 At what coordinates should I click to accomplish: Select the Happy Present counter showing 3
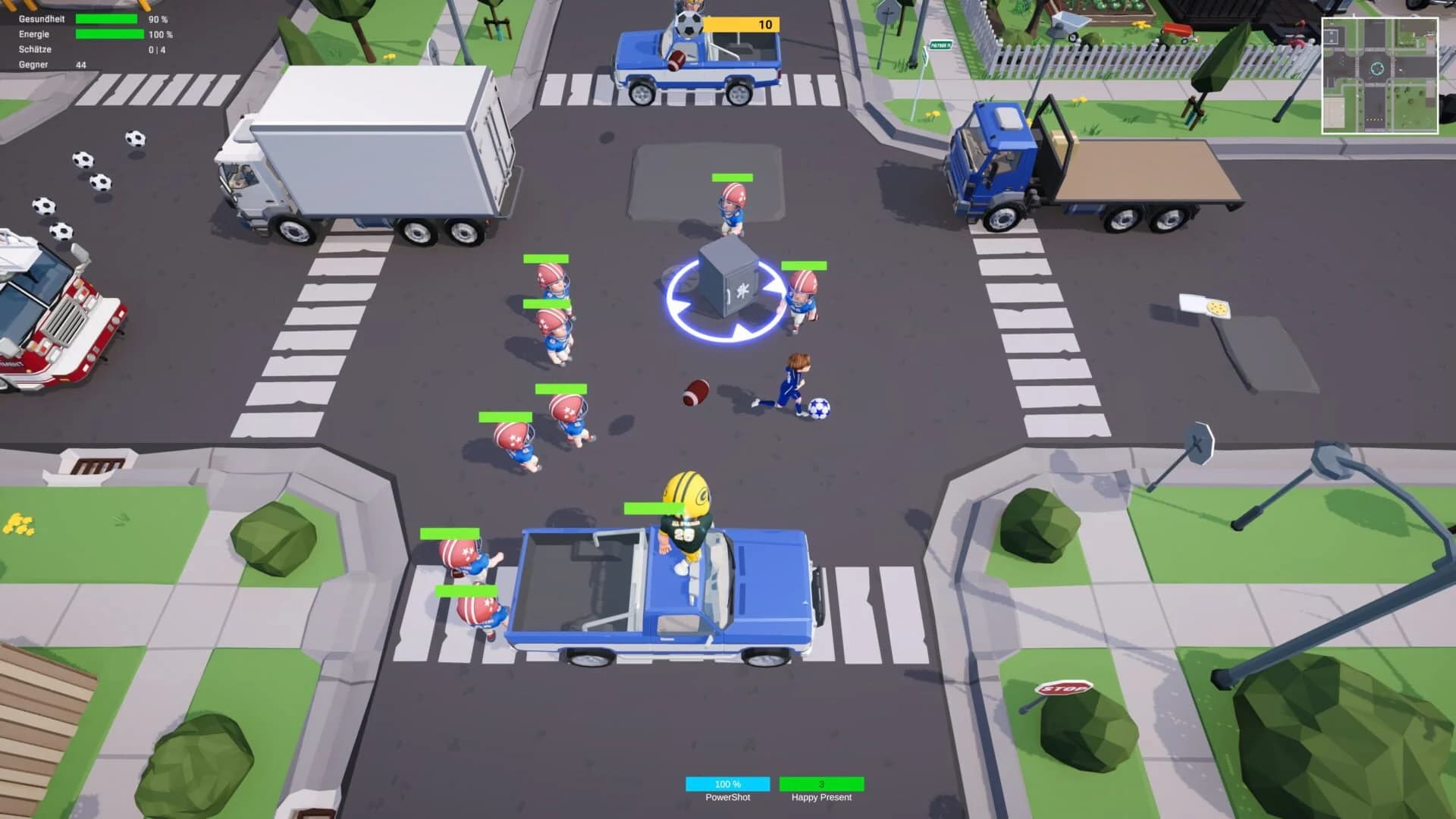coord(821,784)
